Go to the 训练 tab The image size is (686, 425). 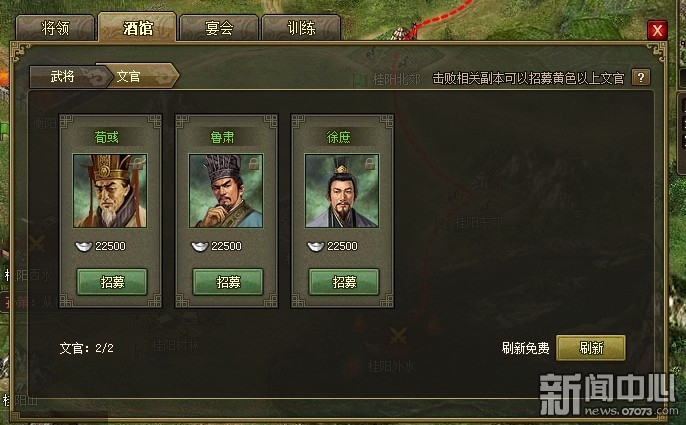[x=300, y=28]
